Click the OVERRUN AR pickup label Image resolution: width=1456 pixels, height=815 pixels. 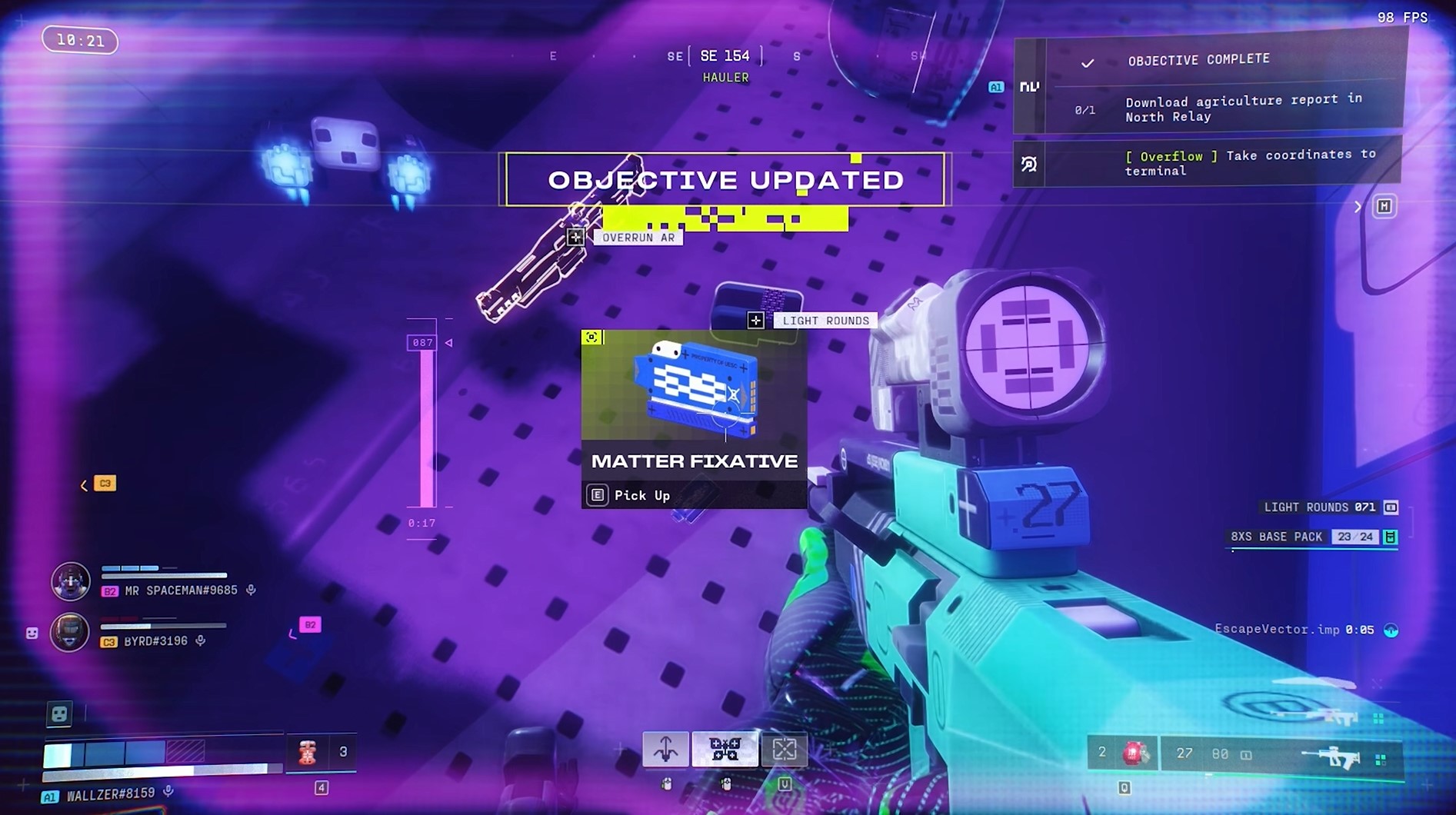pos(639,237)
